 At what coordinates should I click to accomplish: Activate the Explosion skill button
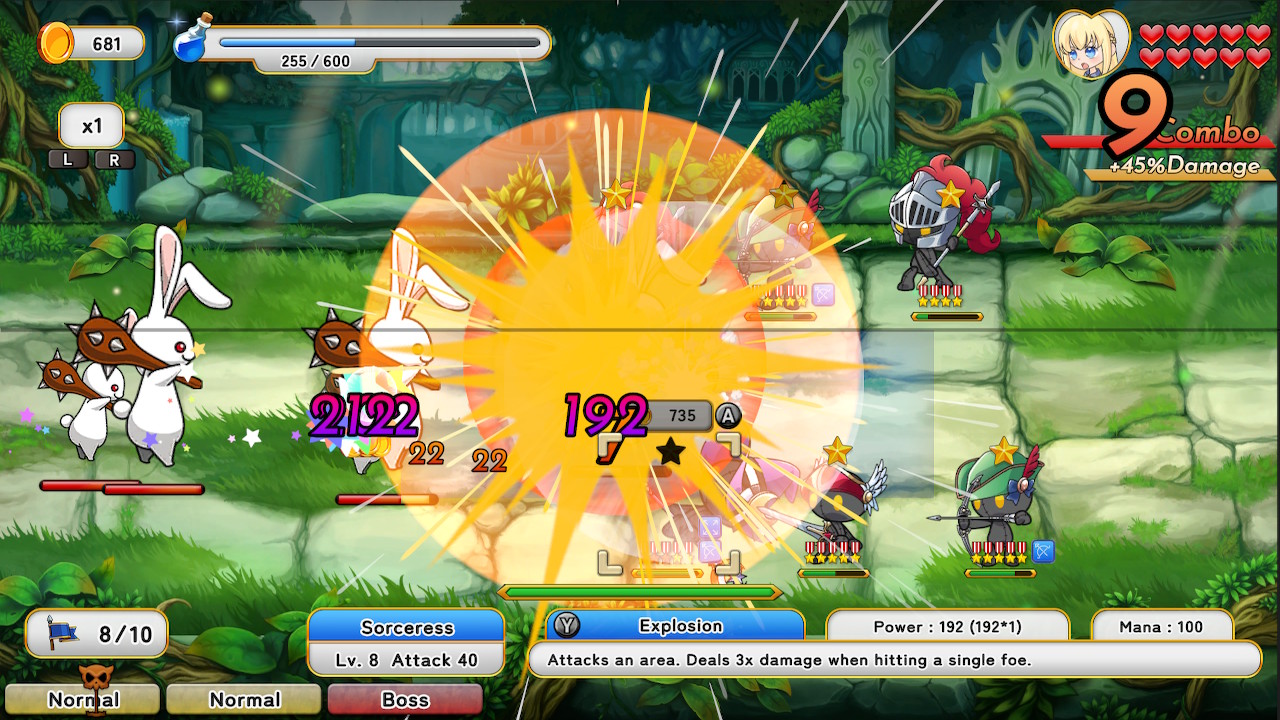pyautogui.click(x=679, y=626)
